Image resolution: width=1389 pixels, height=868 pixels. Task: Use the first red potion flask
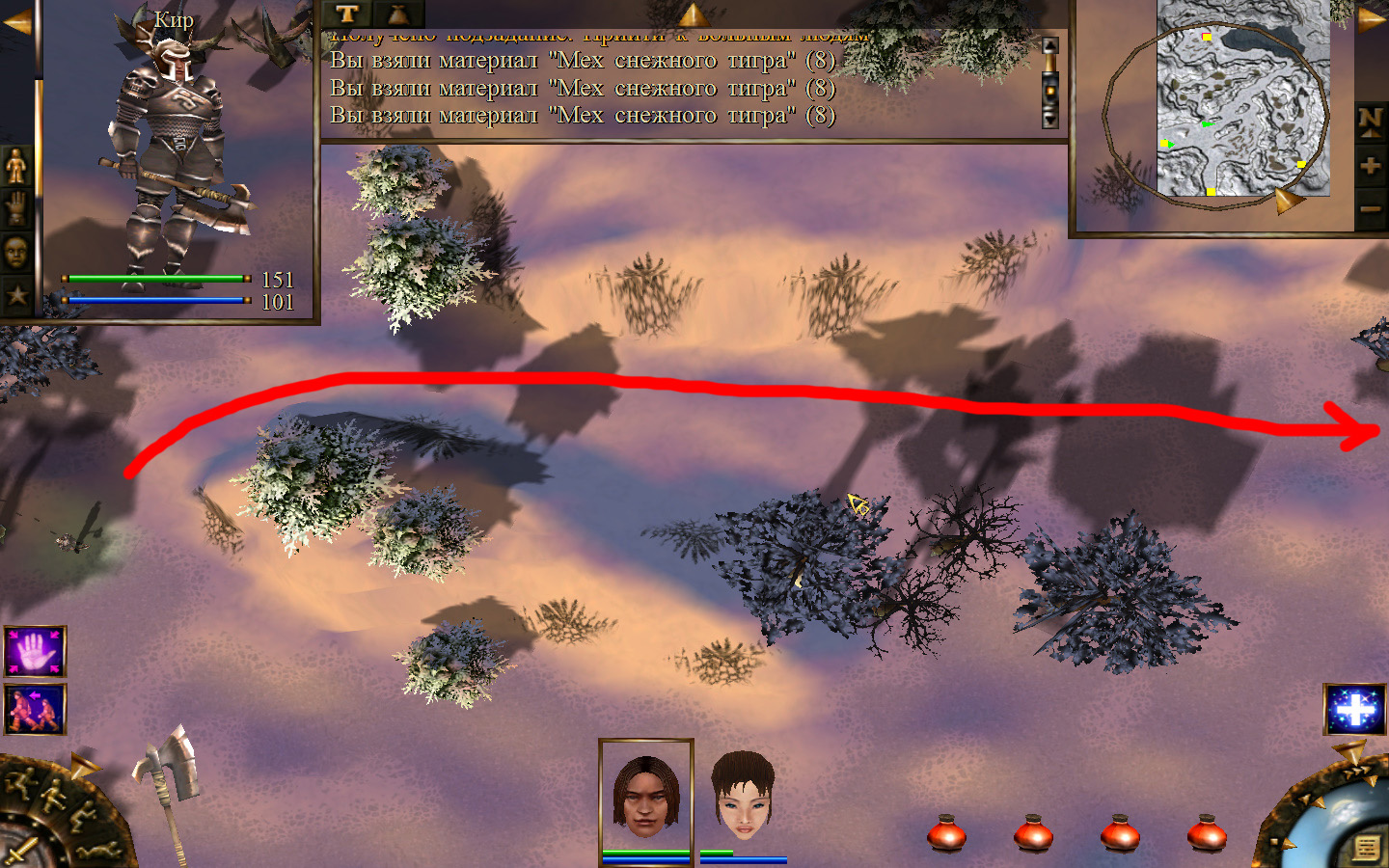pos(946,832)
